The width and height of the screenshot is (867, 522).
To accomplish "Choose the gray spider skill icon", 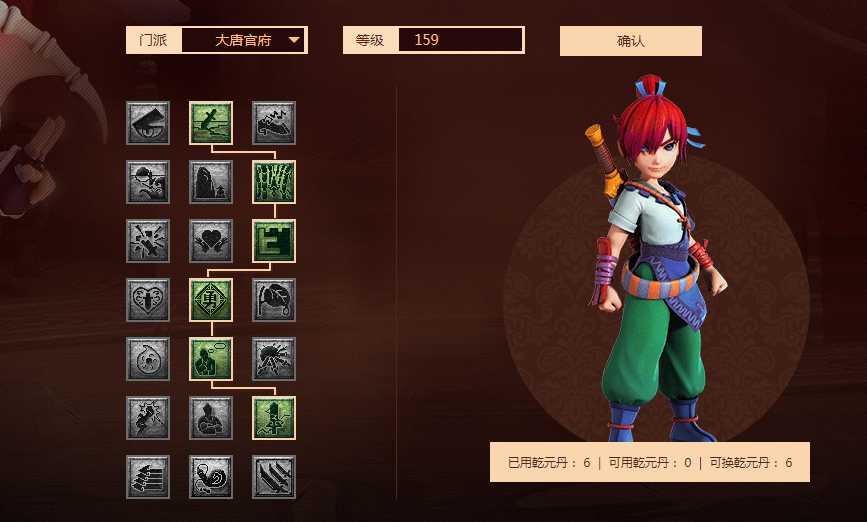I will point(273,359).
